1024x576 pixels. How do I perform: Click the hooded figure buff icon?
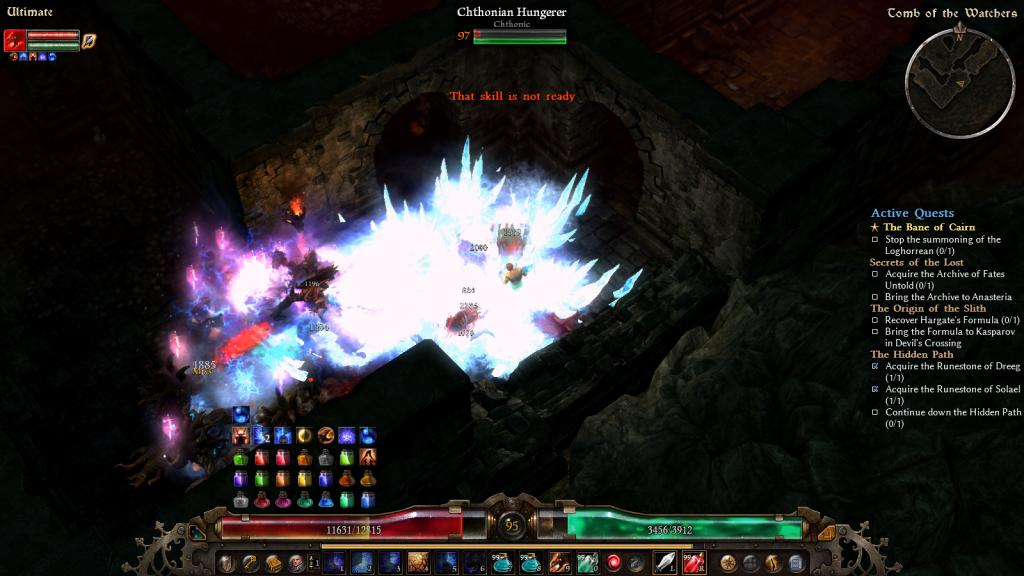click(x=368, y=457)
